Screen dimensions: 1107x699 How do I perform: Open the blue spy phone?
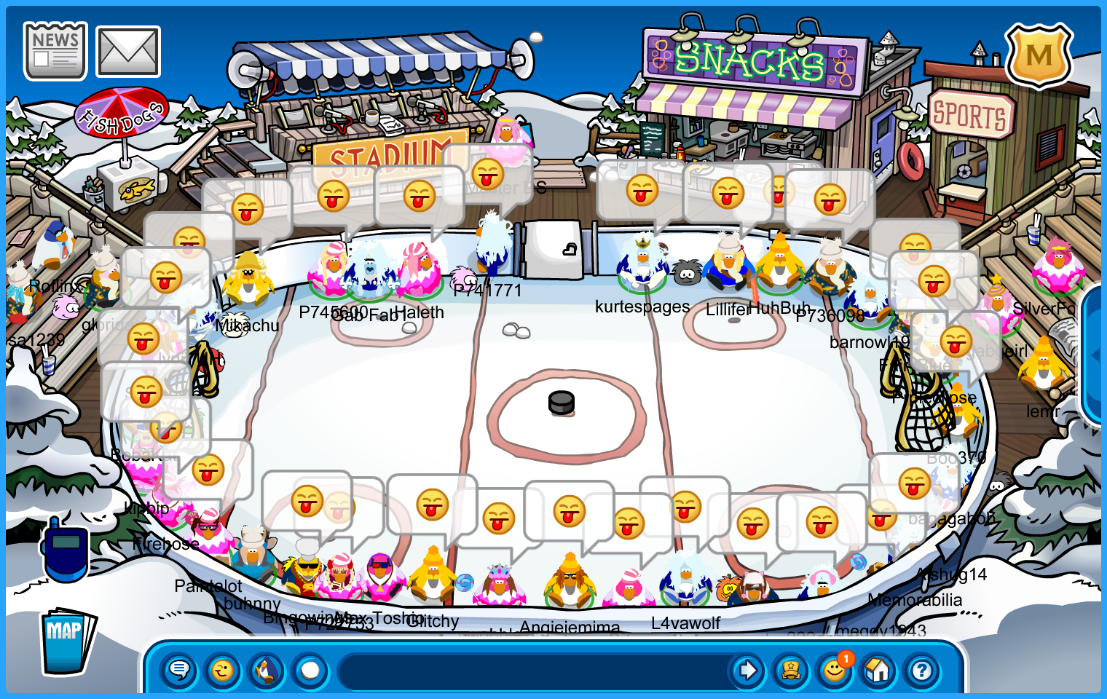[65, 551]
